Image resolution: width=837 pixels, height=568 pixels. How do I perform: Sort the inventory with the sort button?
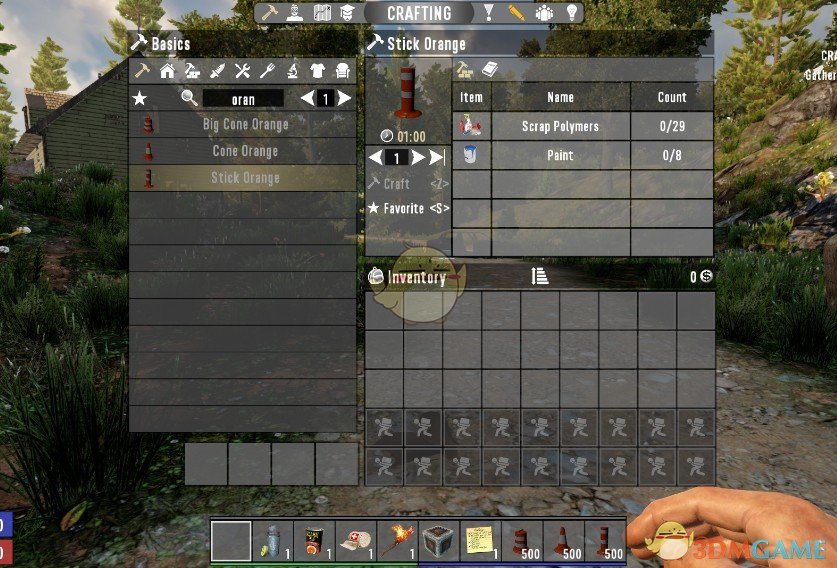coord(540,277)
